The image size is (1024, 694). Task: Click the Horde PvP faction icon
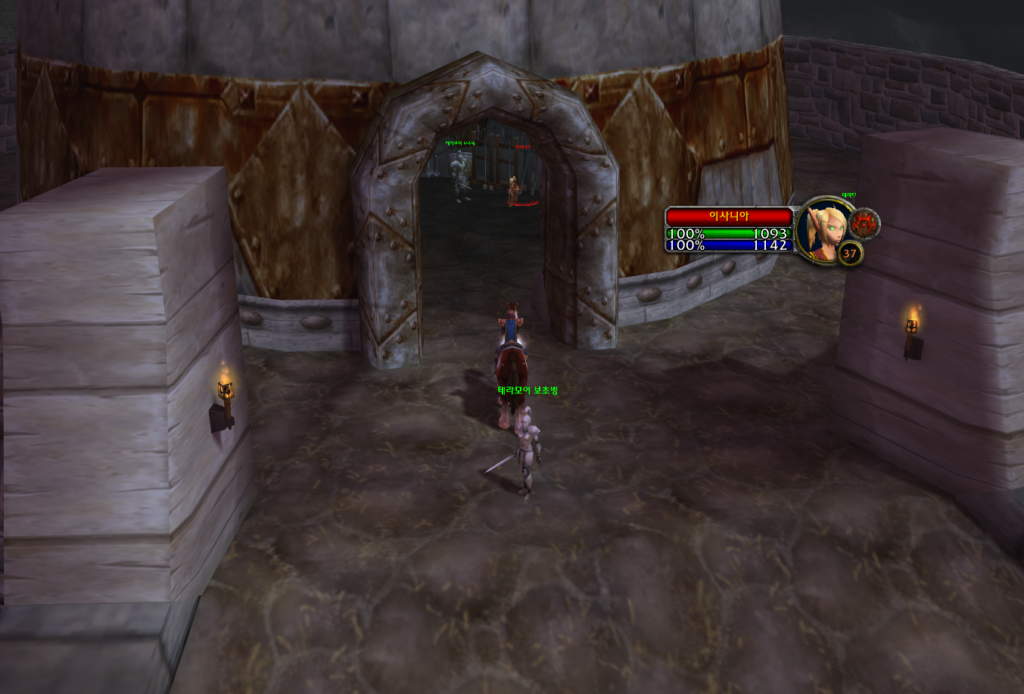[x=864, y=222]
